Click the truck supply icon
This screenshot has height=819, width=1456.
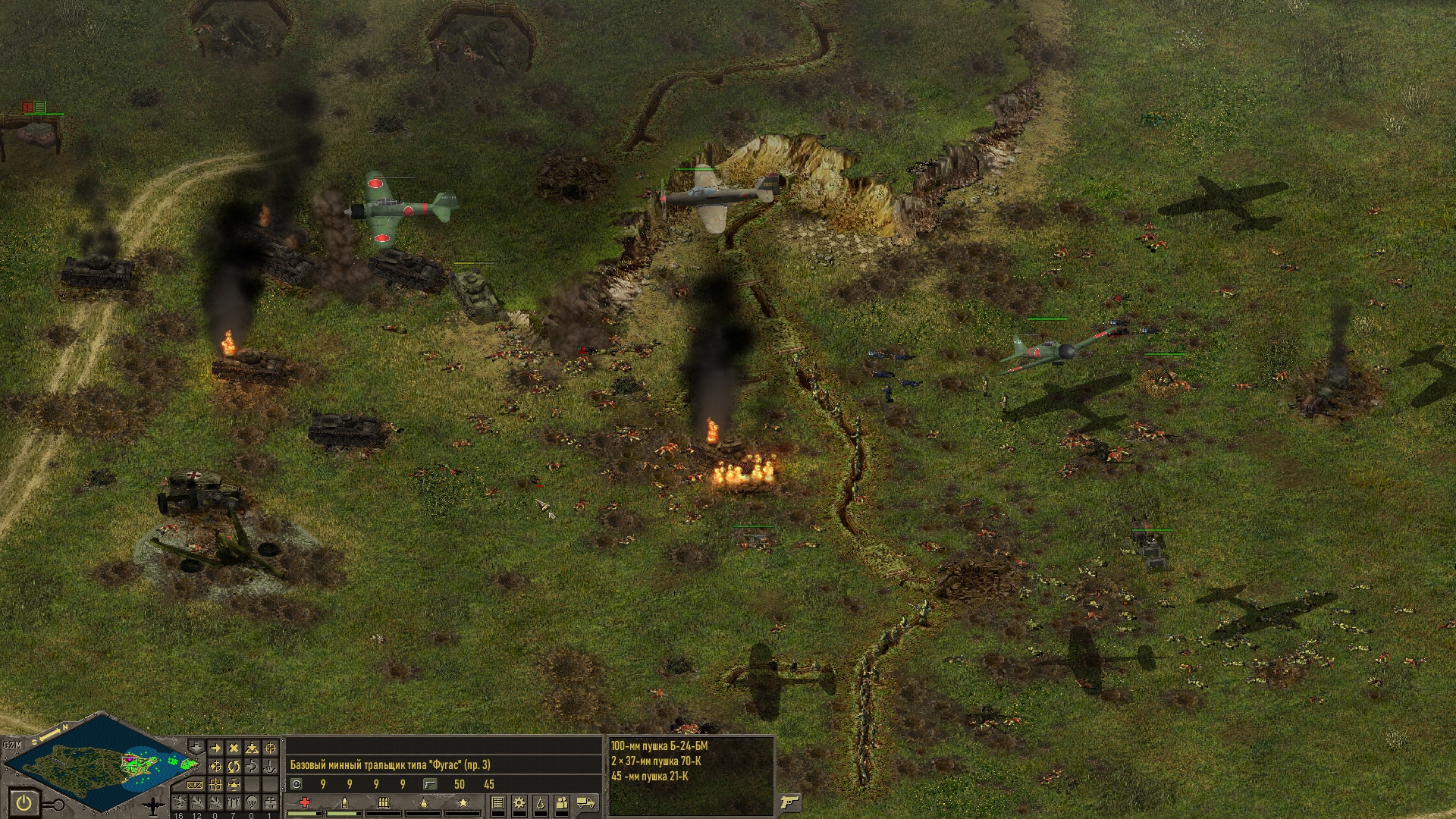[x=585, y=802]
